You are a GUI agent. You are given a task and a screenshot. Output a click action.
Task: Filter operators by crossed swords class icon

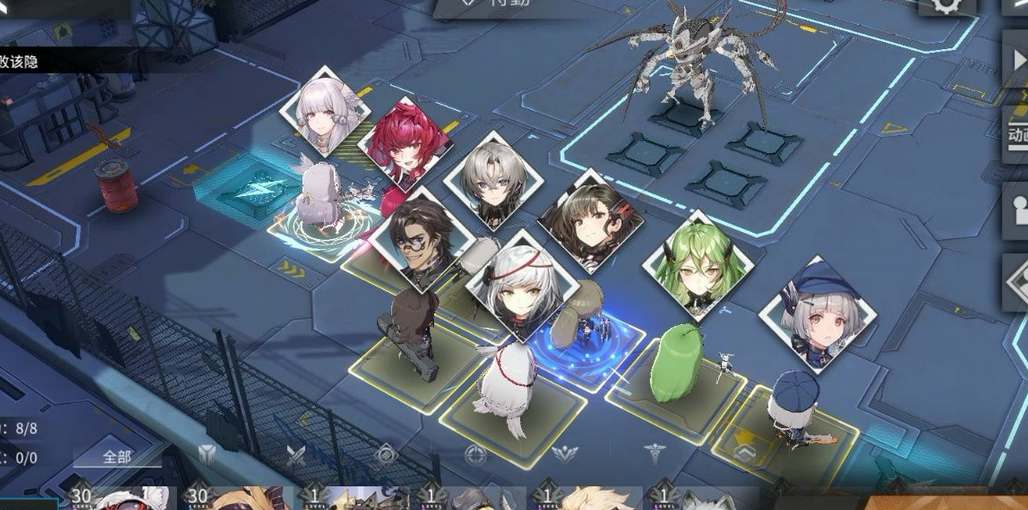point(296,455)
